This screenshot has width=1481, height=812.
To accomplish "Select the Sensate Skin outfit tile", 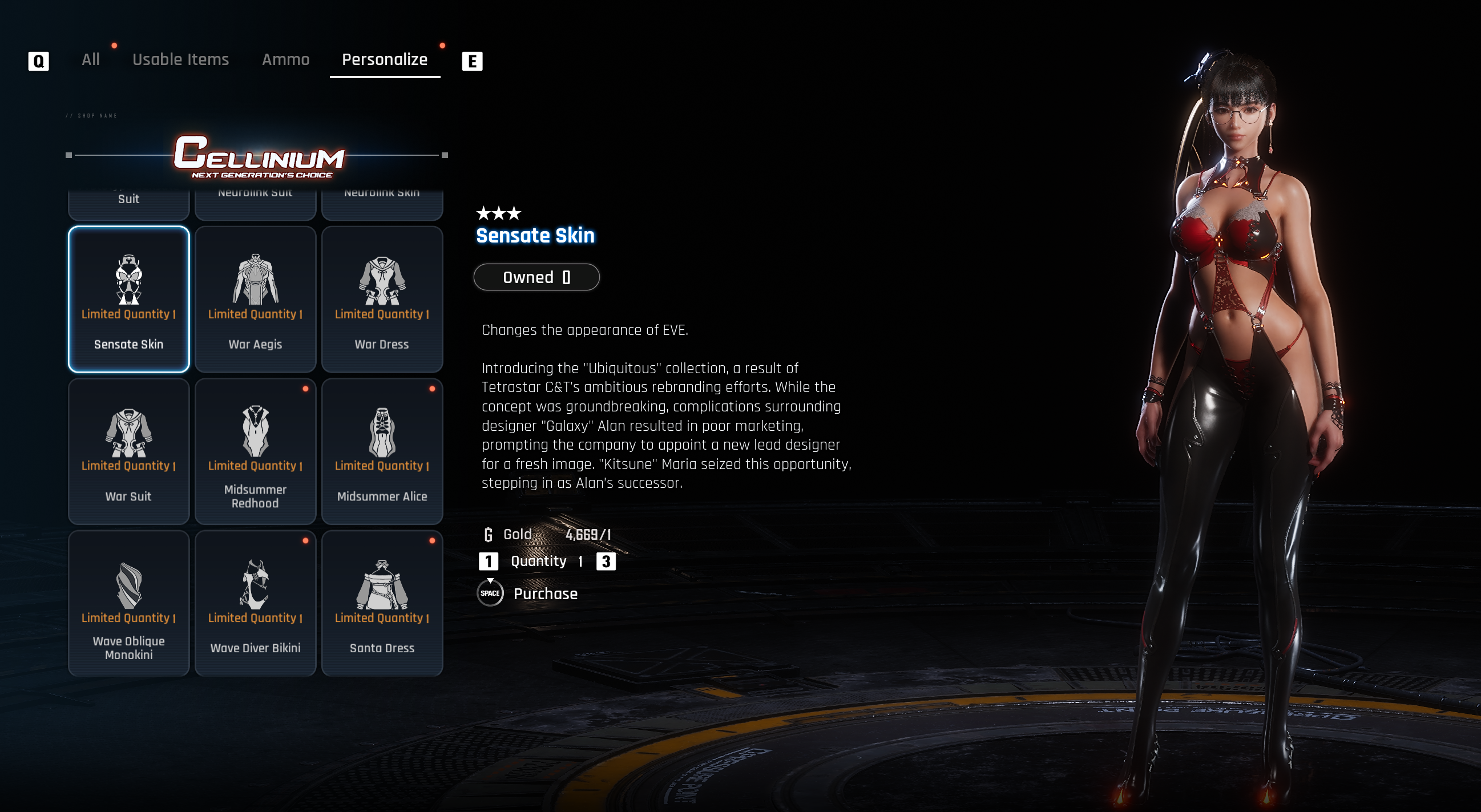I will pyautogui.click(x=129, y=300).
